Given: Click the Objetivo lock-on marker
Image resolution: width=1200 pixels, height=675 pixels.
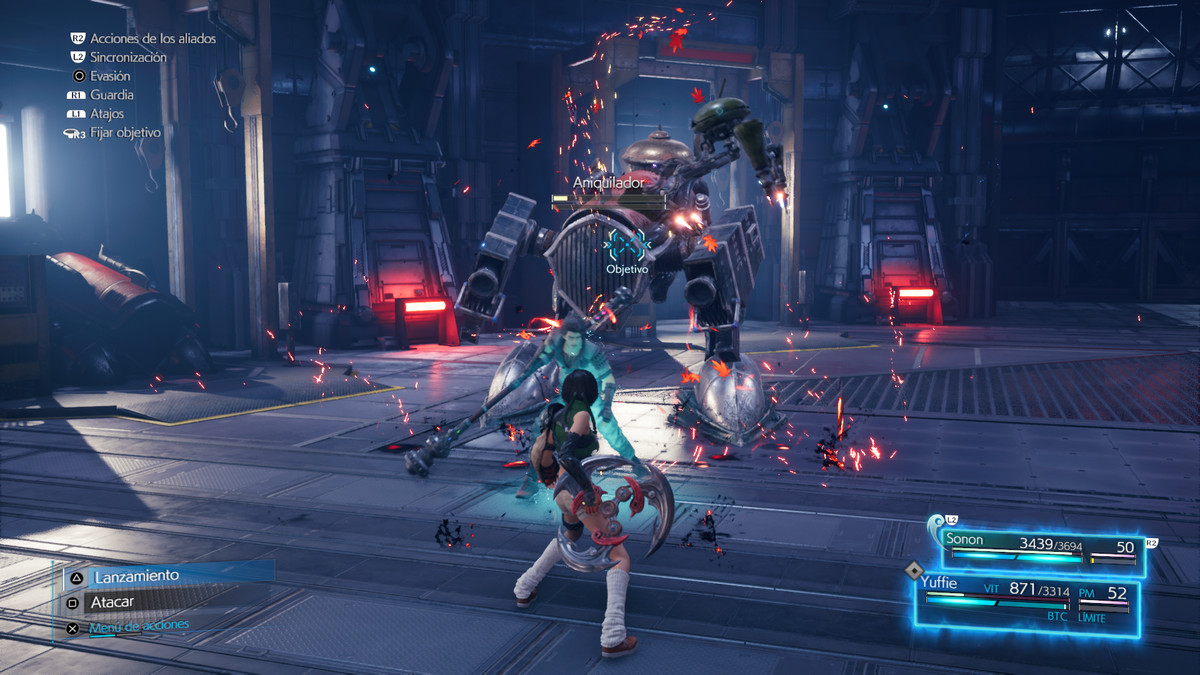Looking at the screenshot, I should (627, 242).
